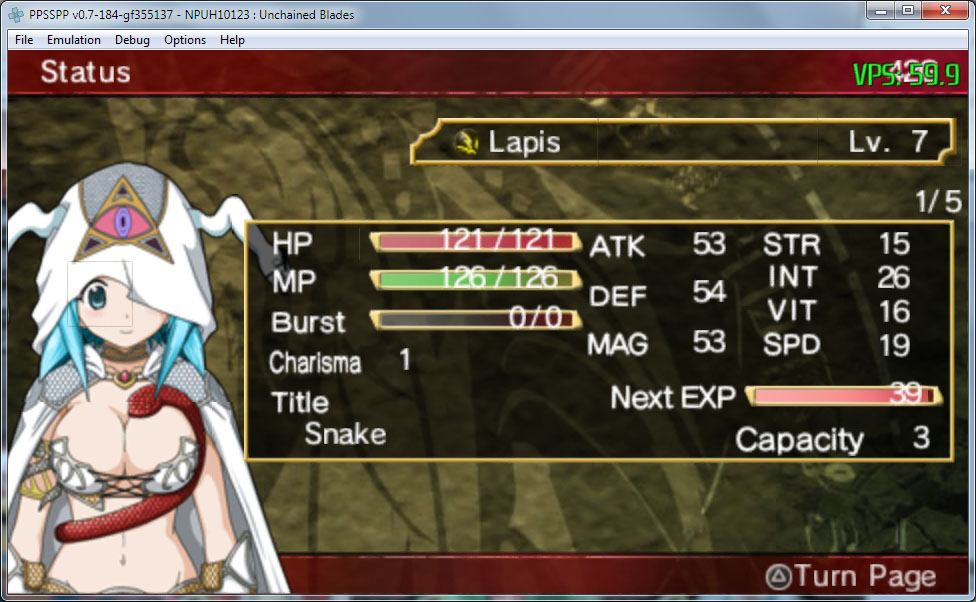Screen dimensions: 976x602
Task: Close the PPSSPP window
Action: (945, 11)
